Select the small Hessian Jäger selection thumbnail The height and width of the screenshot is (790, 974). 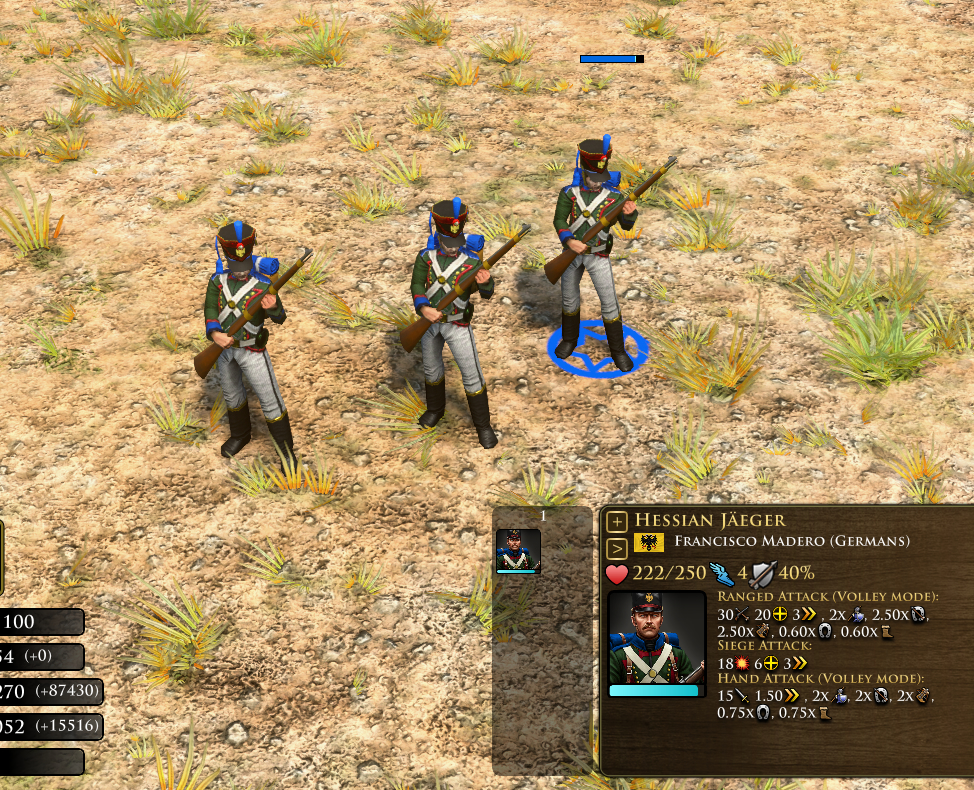click(518, 550)
